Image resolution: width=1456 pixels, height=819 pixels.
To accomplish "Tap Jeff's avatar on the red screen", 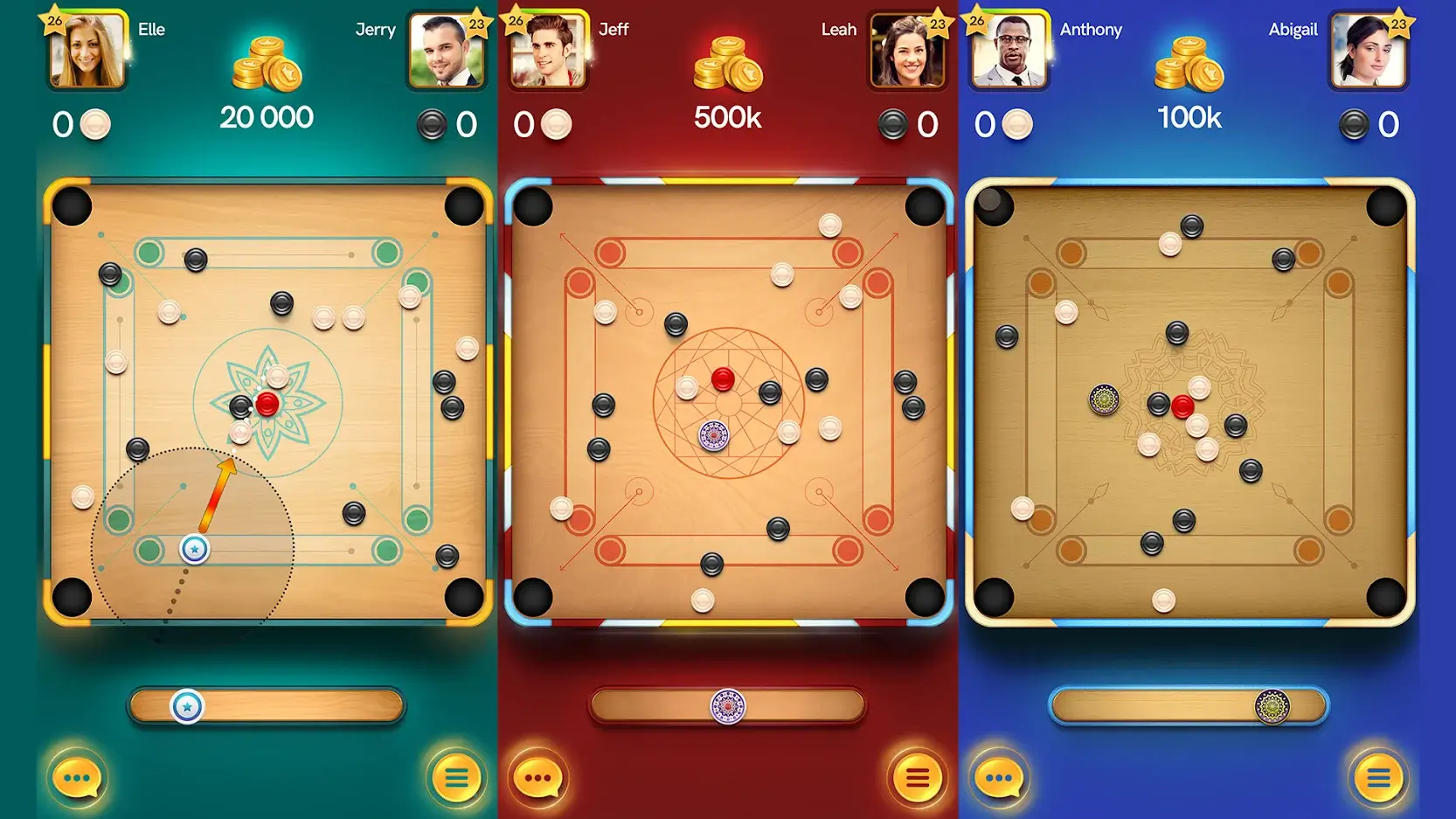I will coord(548,52).
